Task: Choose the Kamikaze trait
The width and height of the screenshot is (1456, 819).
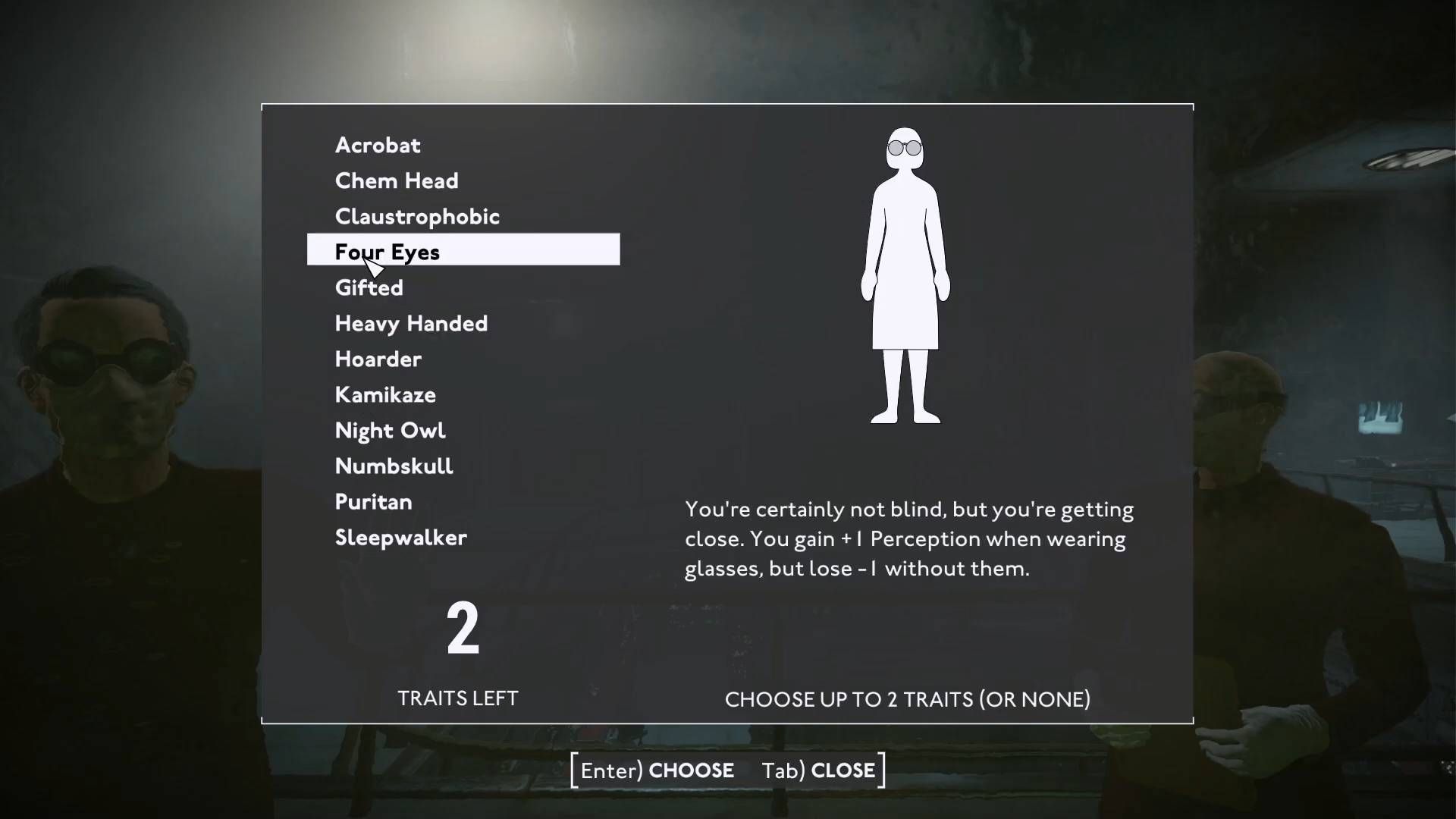Action: (385, 394)
